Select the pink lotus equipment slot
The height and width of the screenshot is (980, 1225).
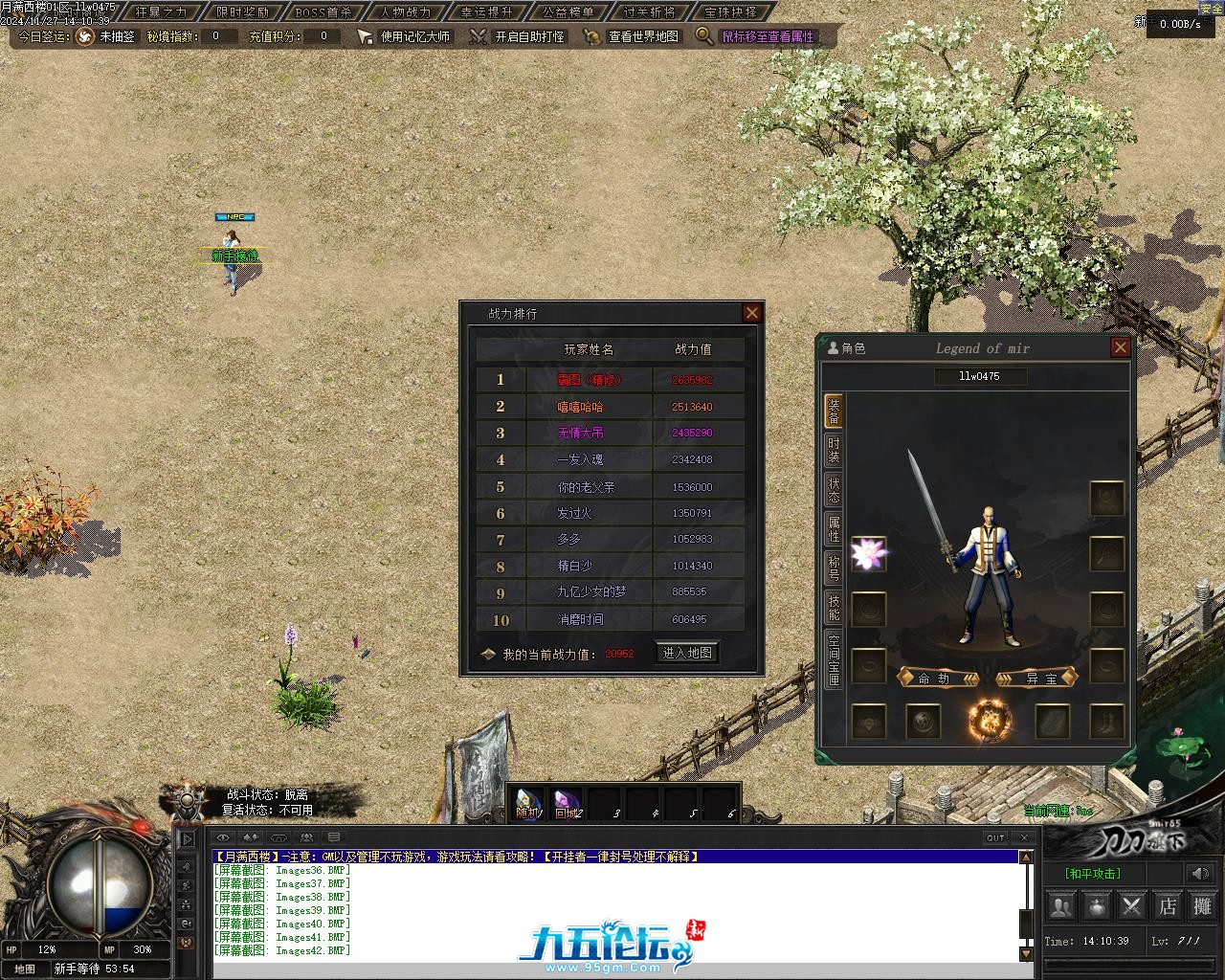[x=869, y=553]
